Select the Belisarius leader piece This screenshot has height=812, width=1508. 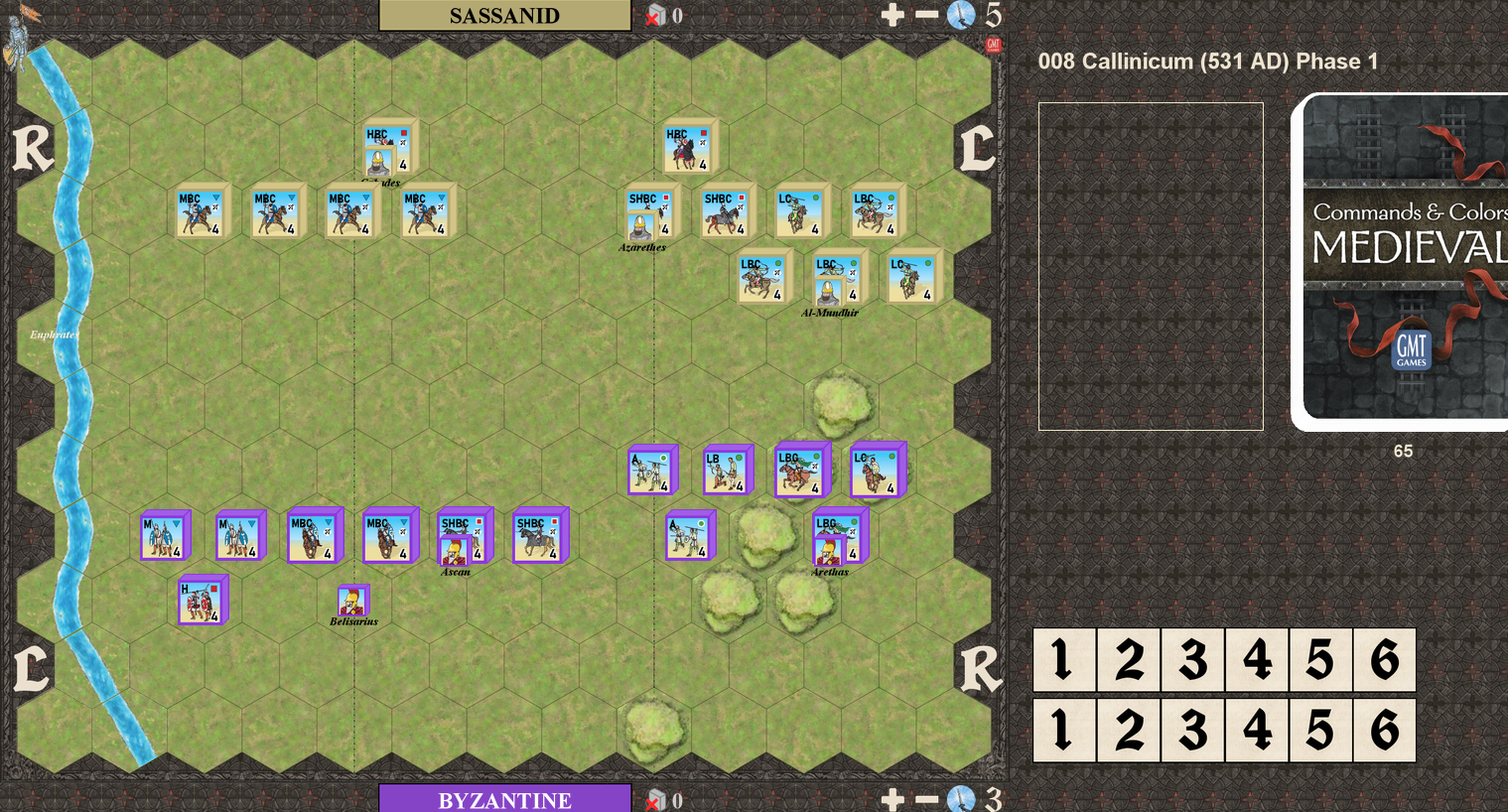click(352, 601)
